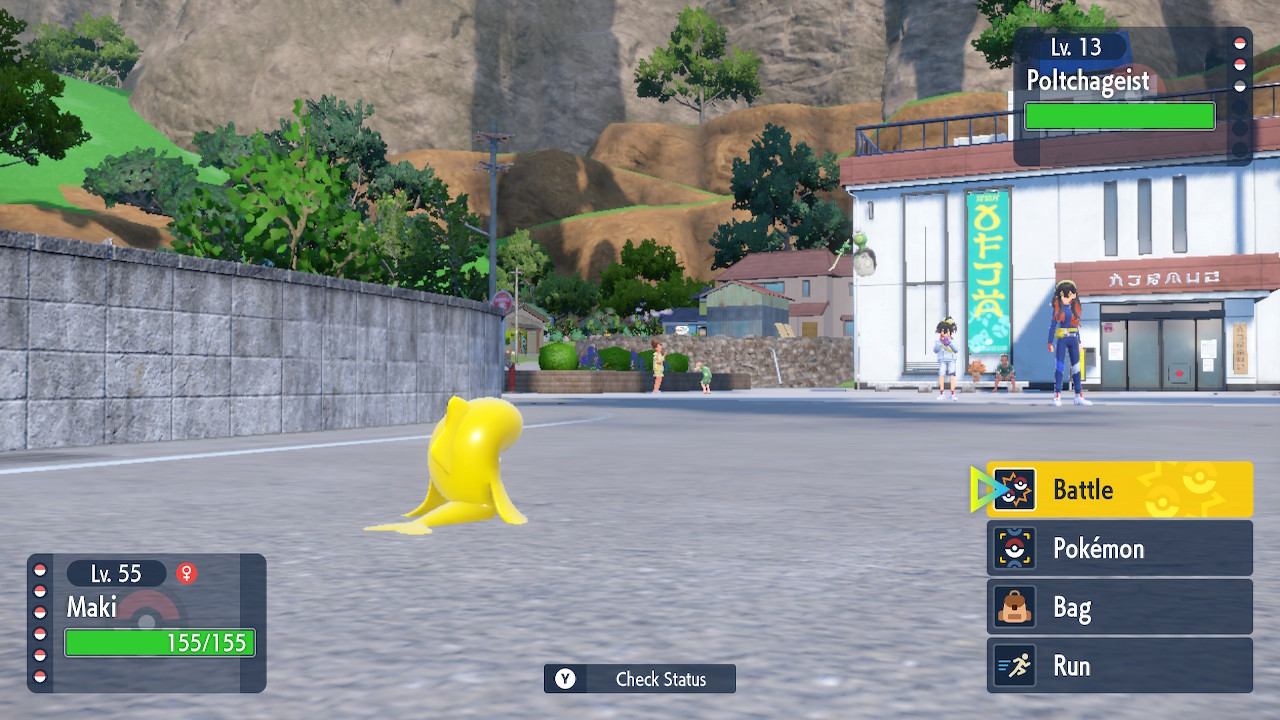Select the Battle command

(1119, 489)
